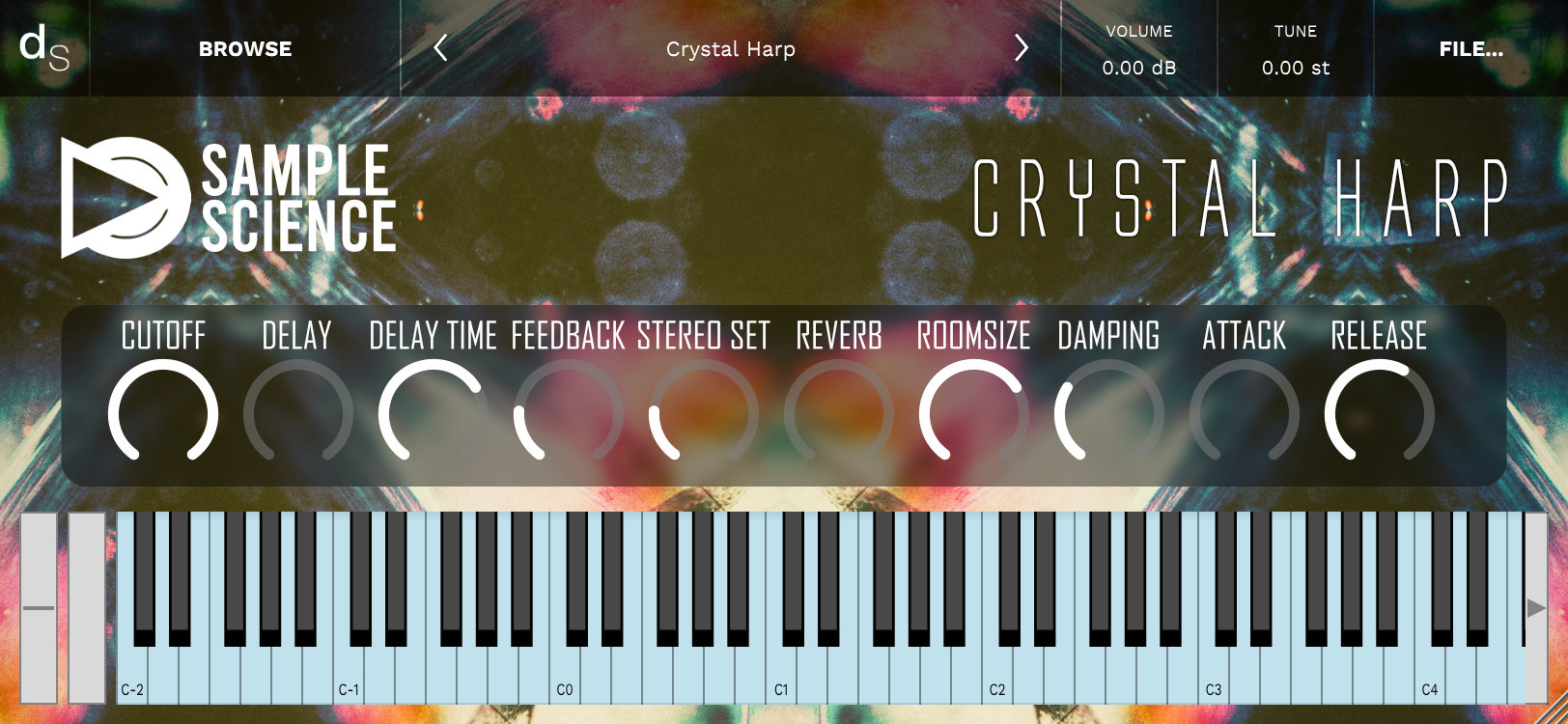Click the TUNE value showing 0.00 st
Viewport: 1568px width, 724px height.
pyautogui.click(x=1294, y=68)
